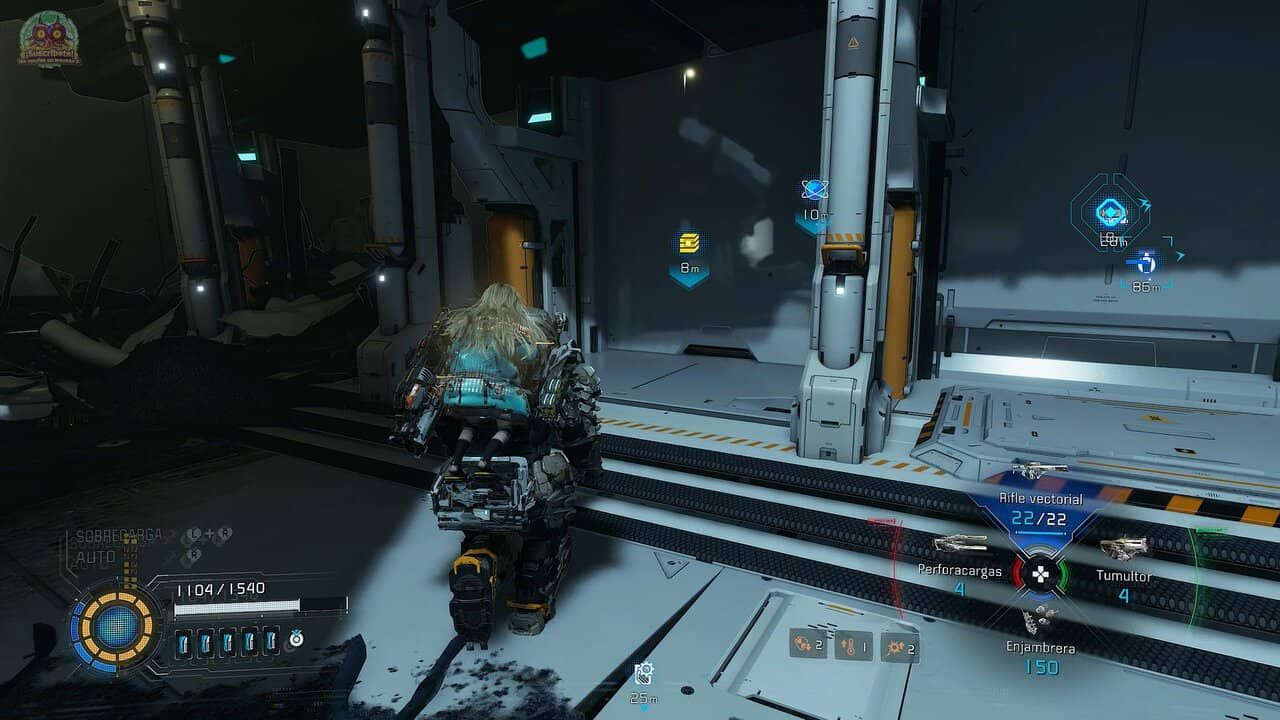This screenshot has height=720, width=1280.
Task: Equip the Tumultor weapon
Action: 1123,548
